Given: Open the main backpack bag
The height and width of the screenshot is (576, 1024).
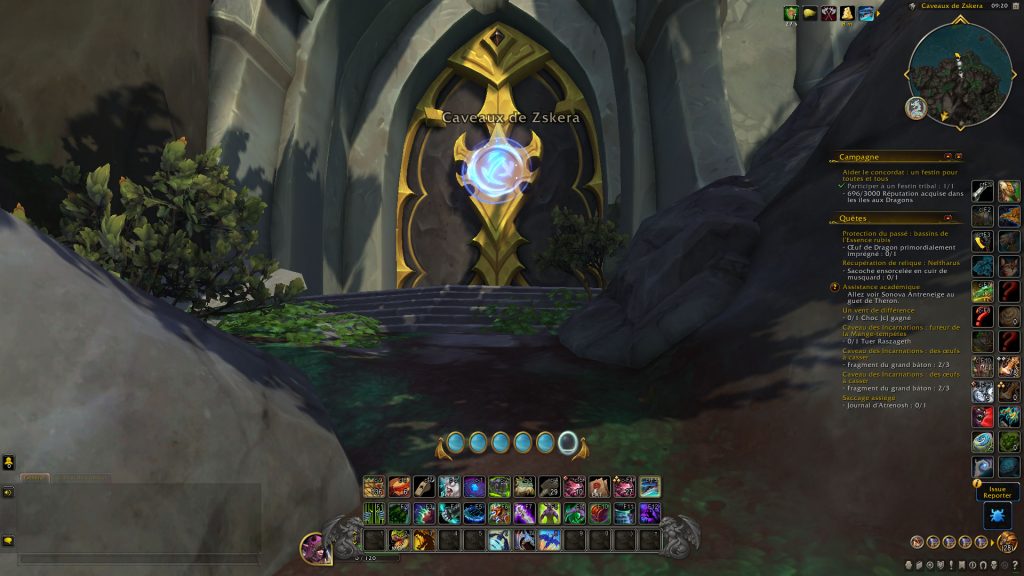Looking at the screenshot, I should [1008, 542].
